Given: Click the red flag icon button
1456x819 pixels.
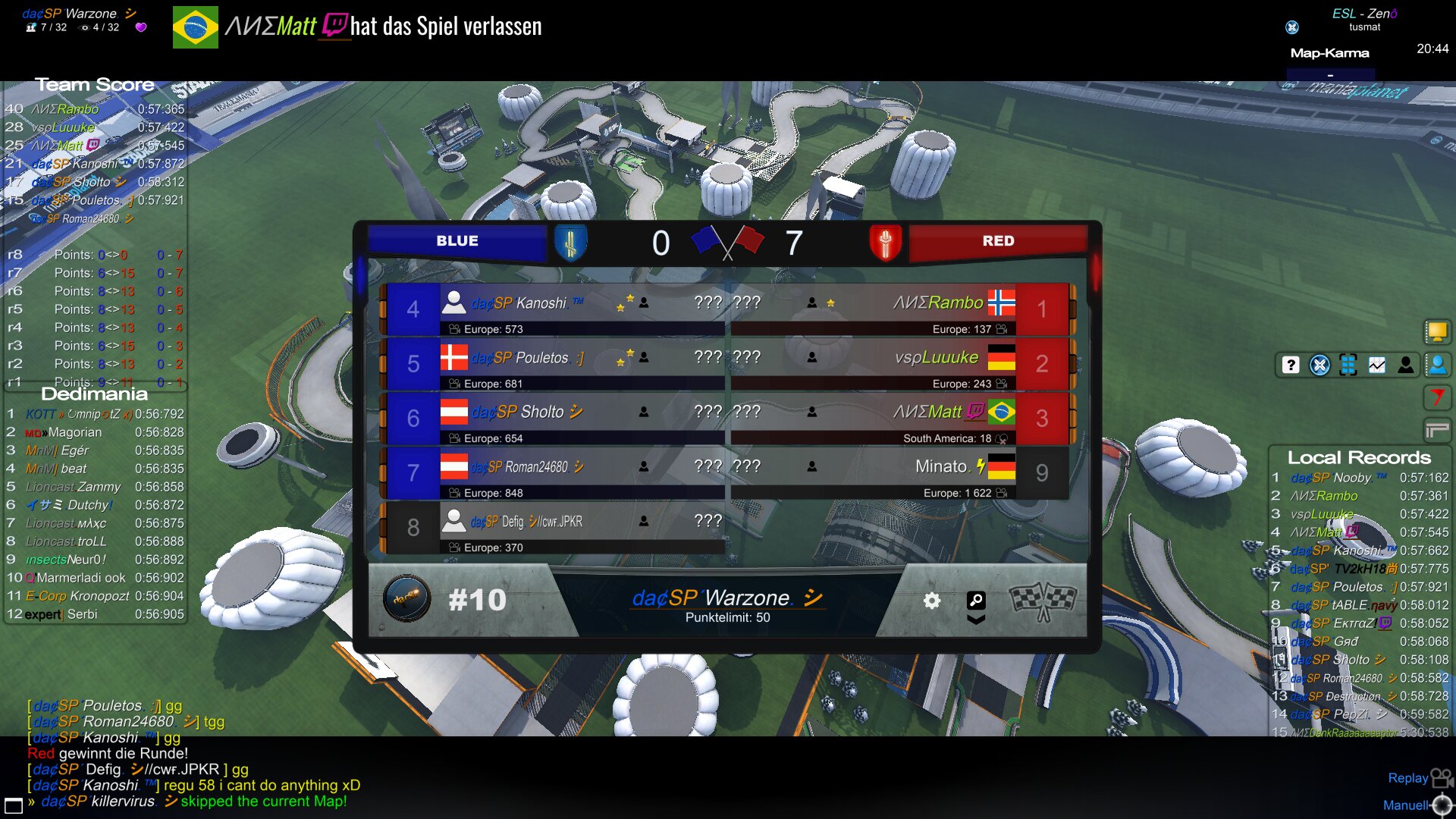Looking at the screenshot, I should [1437, 397].
